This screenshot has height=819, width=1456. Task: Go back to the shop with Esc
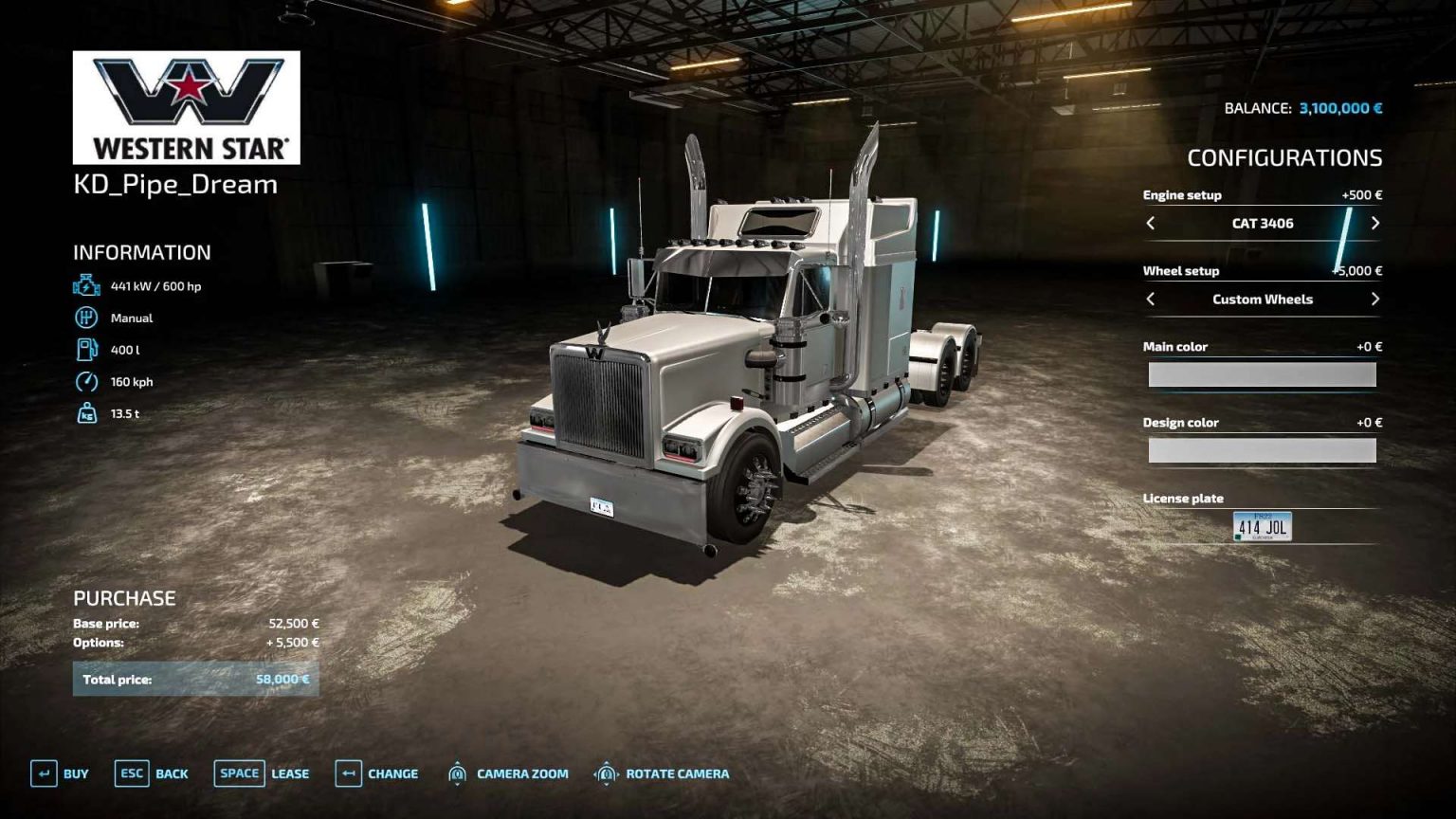click(133, 773)
